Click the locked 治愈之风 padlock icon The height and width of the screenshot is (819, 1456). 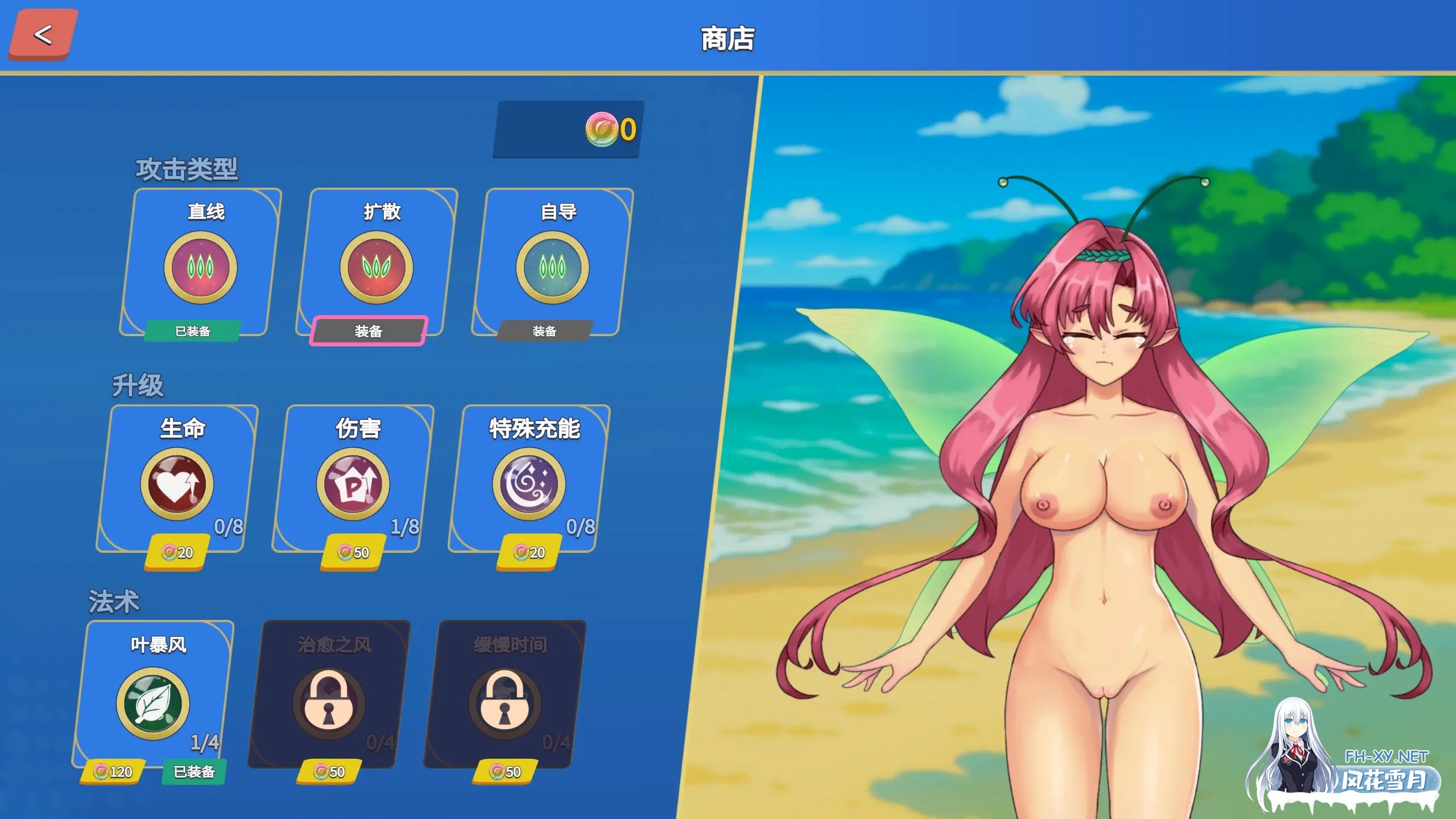(330, 702)
